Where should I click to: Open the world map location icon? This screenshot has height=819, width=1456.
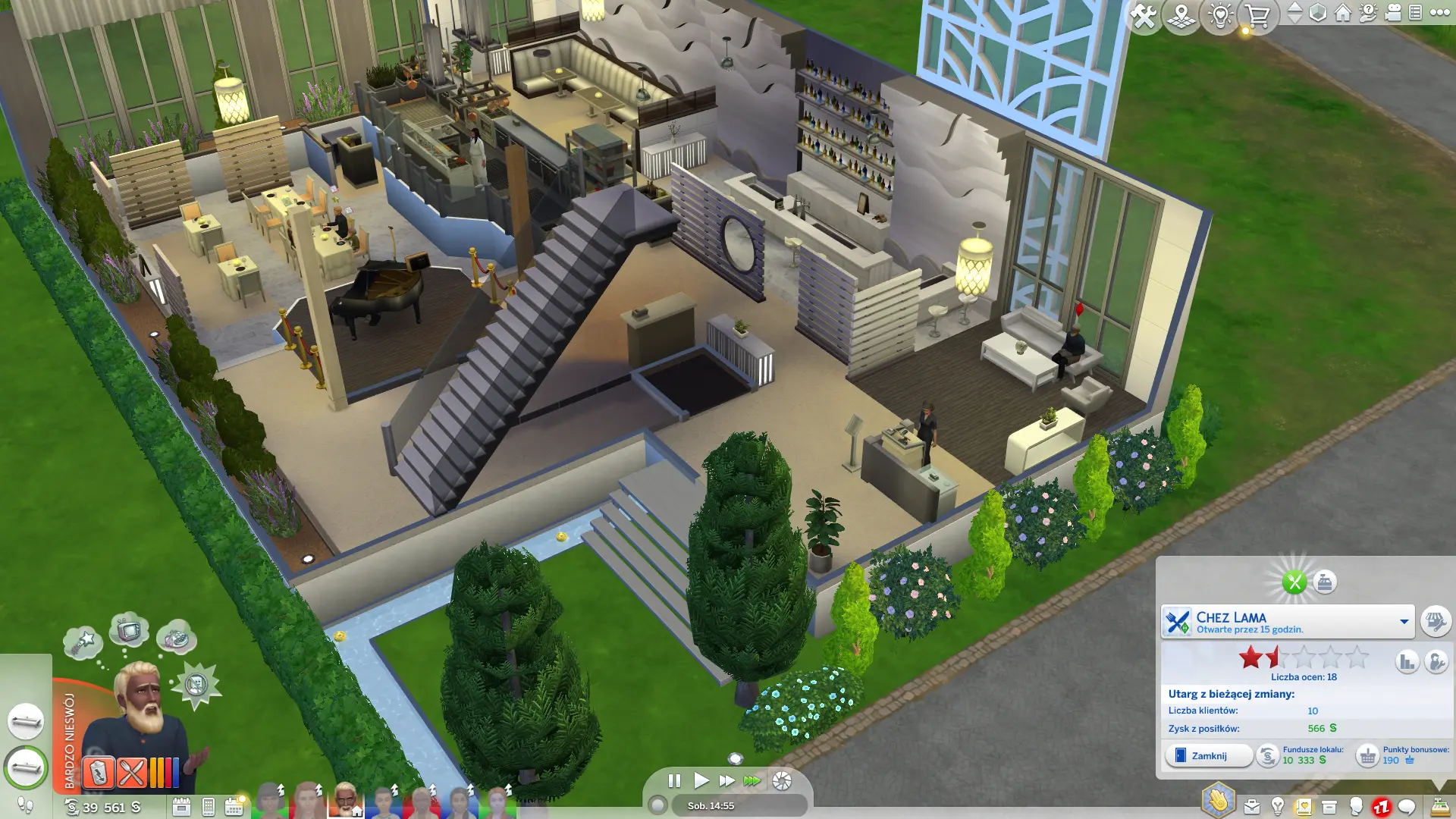[x=1181, y=15]
